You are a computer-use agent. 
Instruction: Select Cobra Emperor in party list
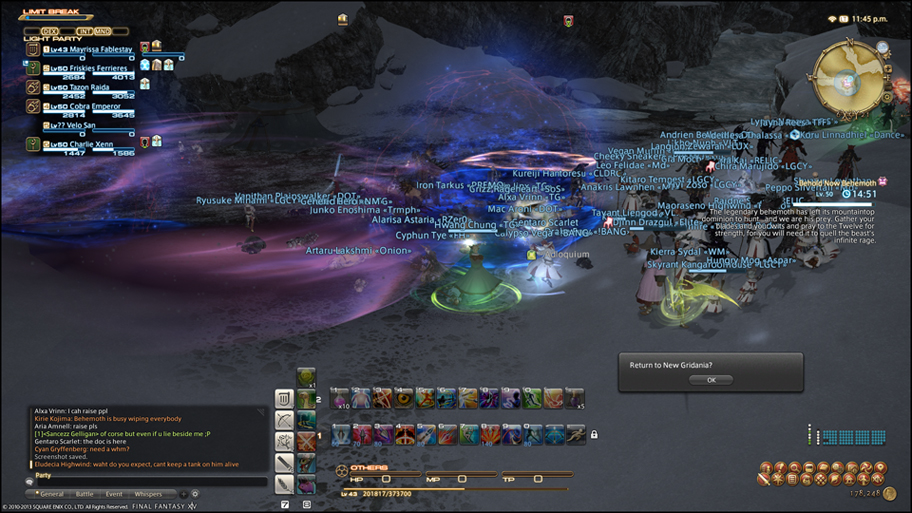[x=86, y=107]
